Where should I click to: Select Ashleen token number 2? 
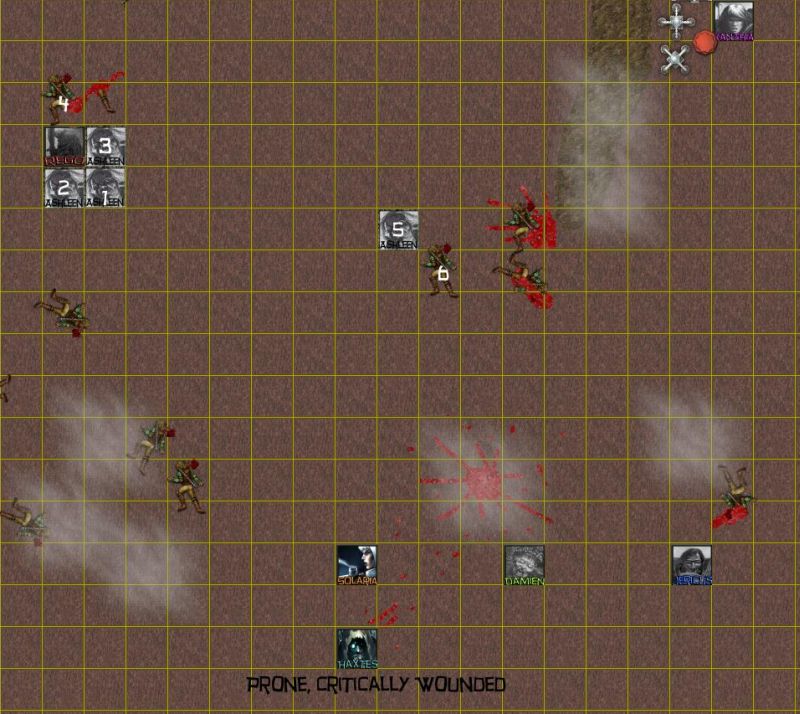point(64,188)
